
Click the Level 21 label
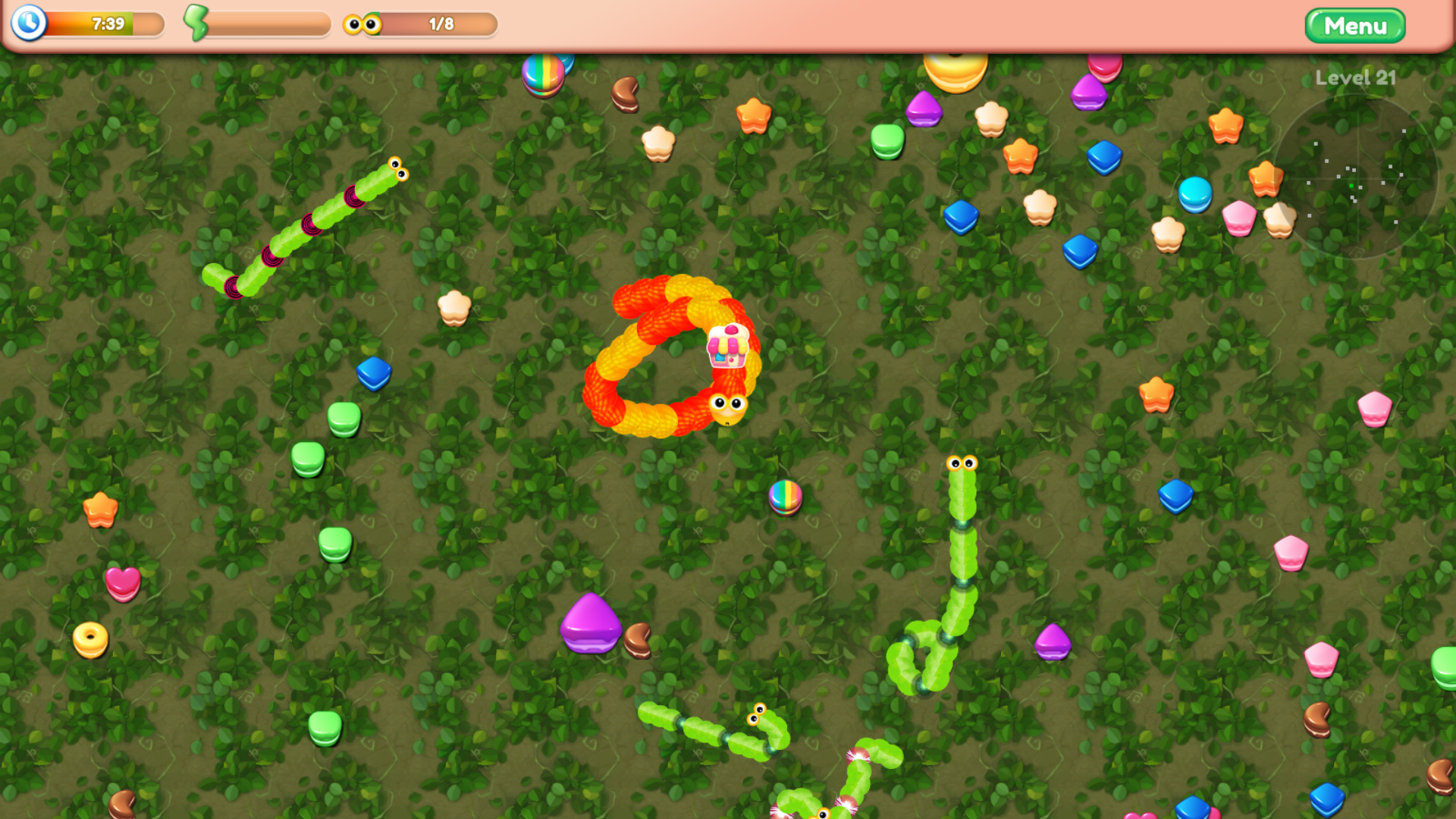(x=1354, y=77)
